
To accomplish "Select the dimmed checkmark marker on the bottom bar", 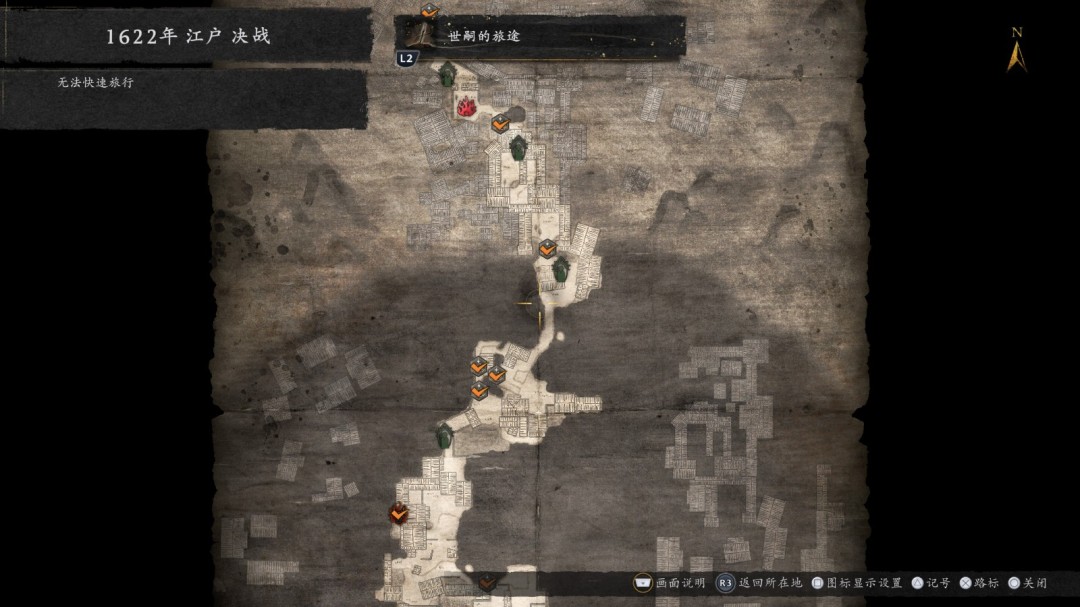I will [487, 582].
